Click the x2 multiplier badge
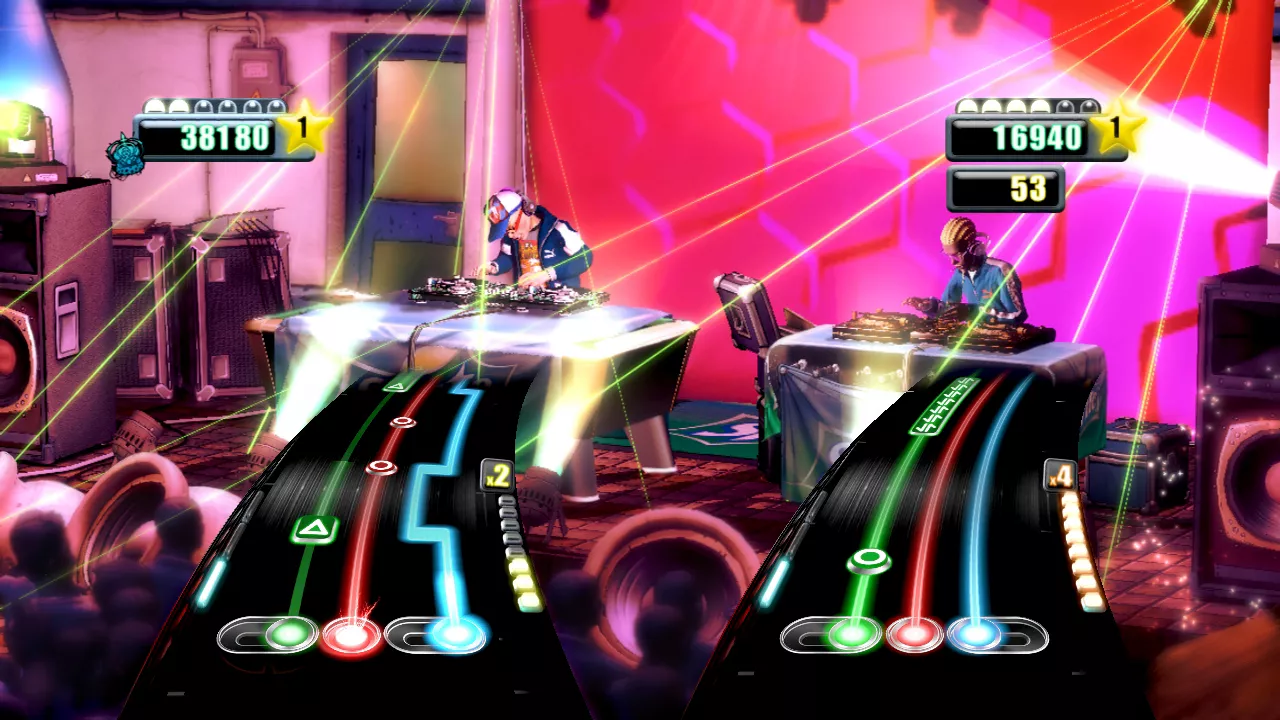1280x720 pixels. click(x=497, y=475)
